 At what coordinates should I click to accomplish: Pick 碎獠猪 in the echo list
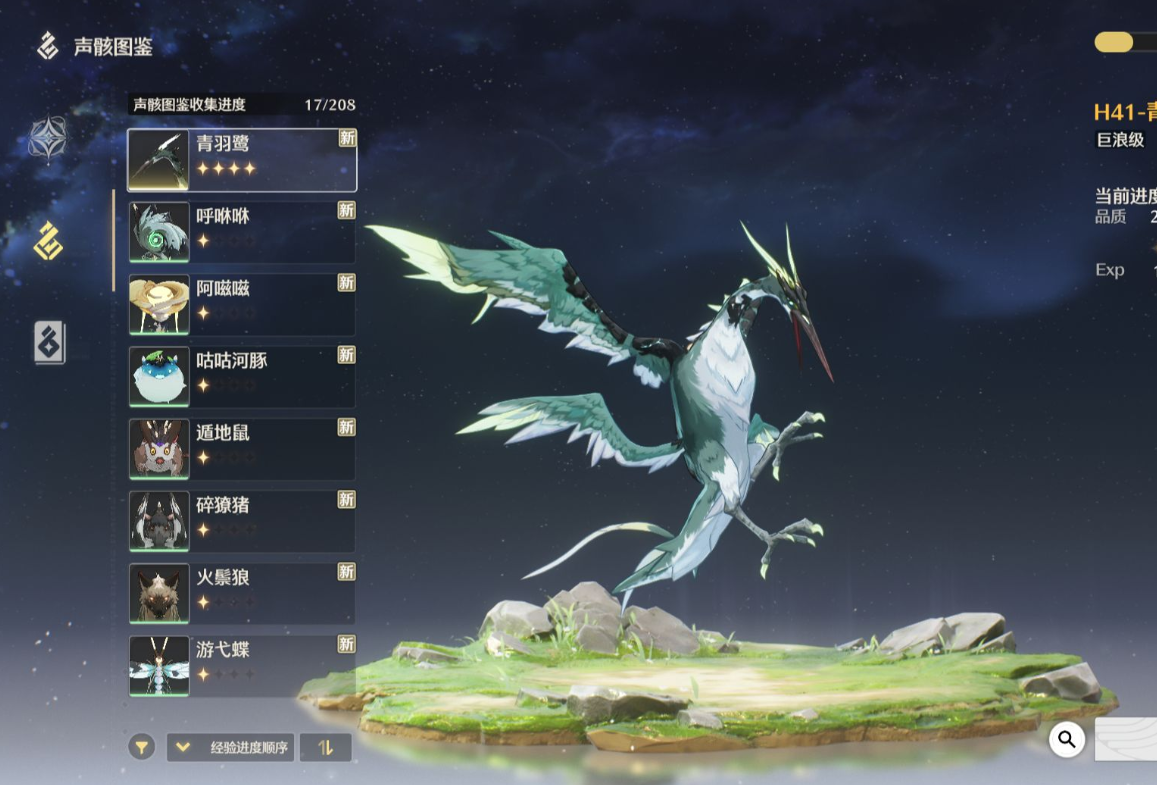pos(242,521)
